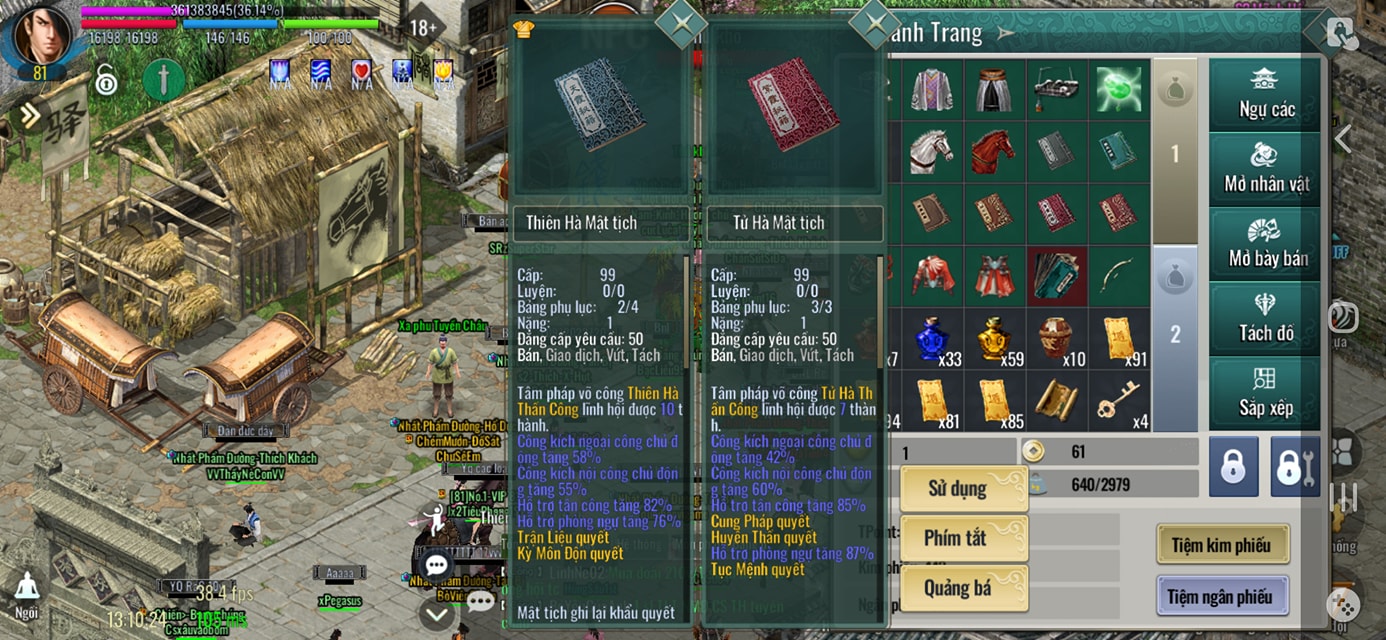Sort inventory with Sắp xếp

pyautogui.click(x=1266, y=393)
